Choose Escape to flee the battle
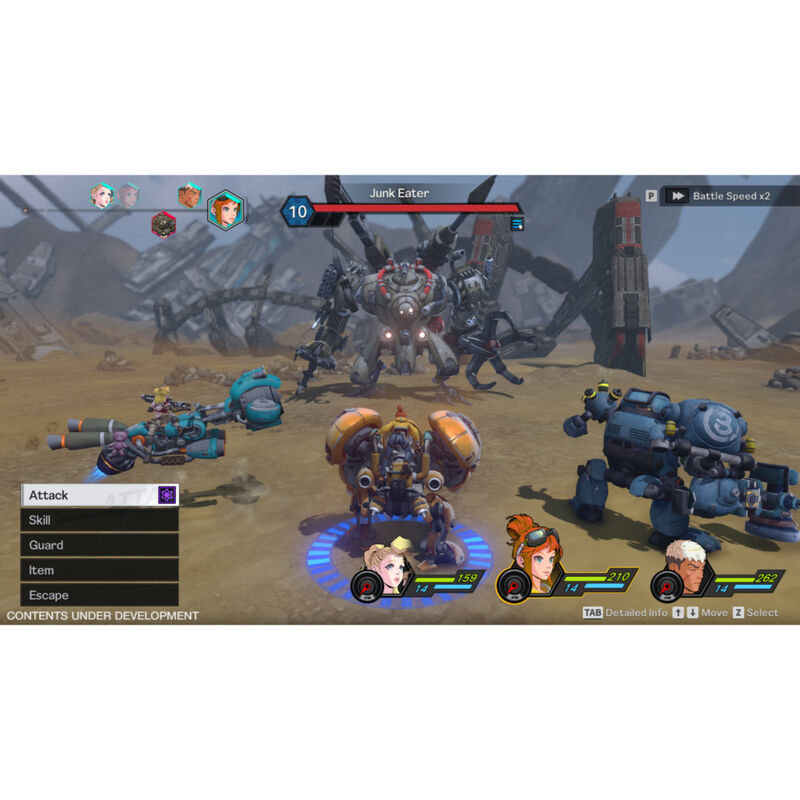This screenshot has width=800, height=800. 98,595
